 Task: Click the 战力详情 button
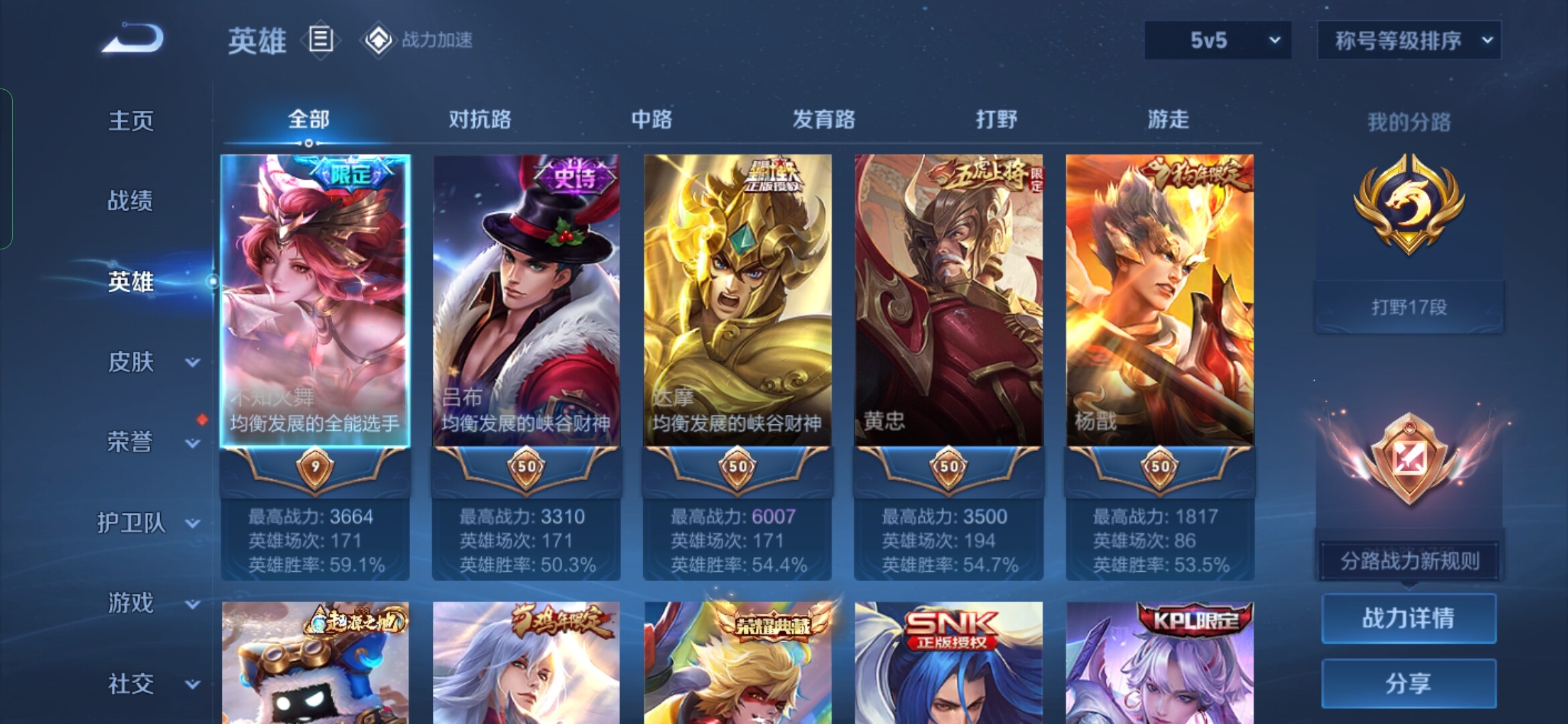coord(1409,618)
